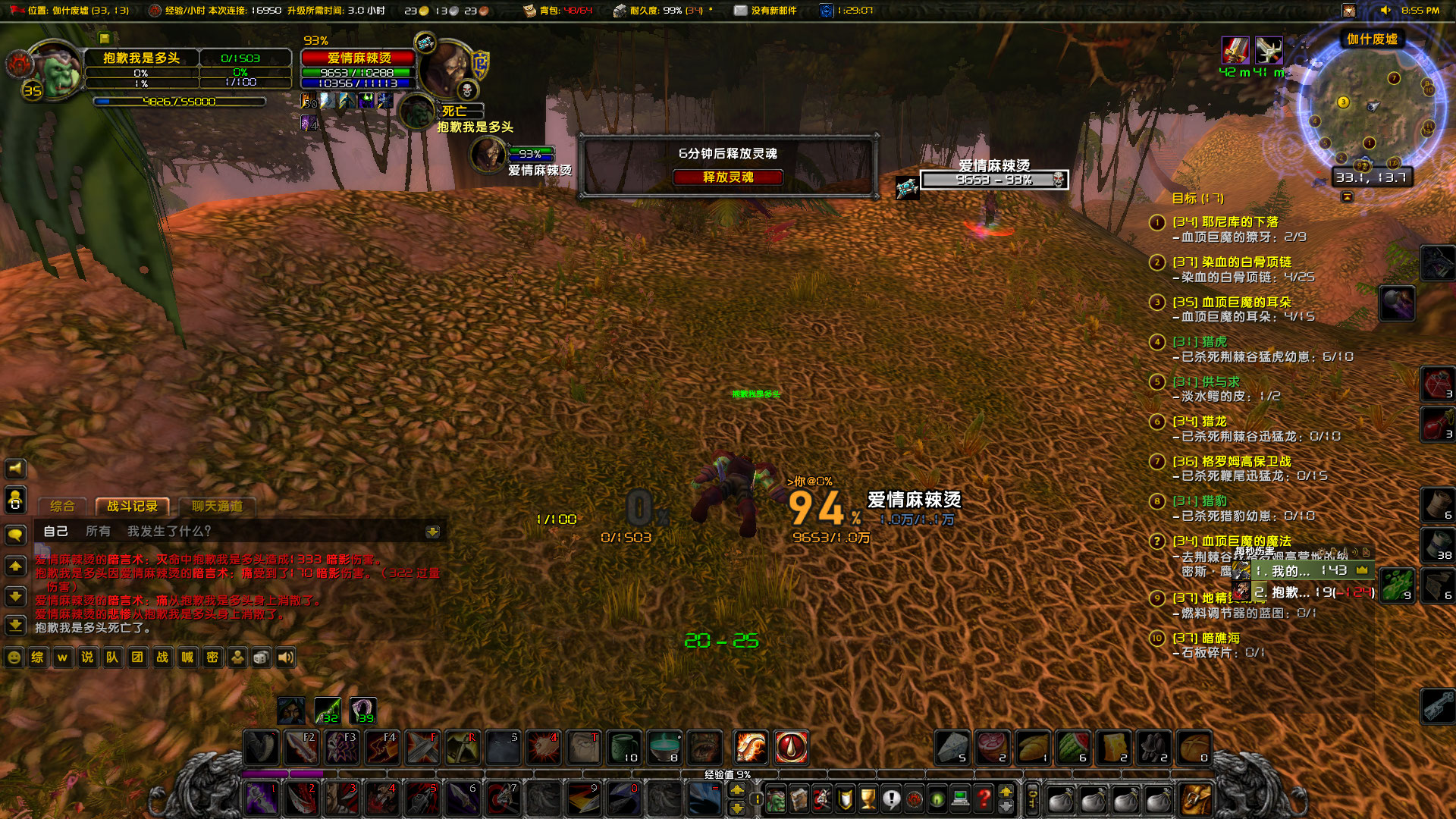Viewport: 1456px width, 819px height.
Task: Switch to the 聊天通道 chat tab
Action: (218, 507)
